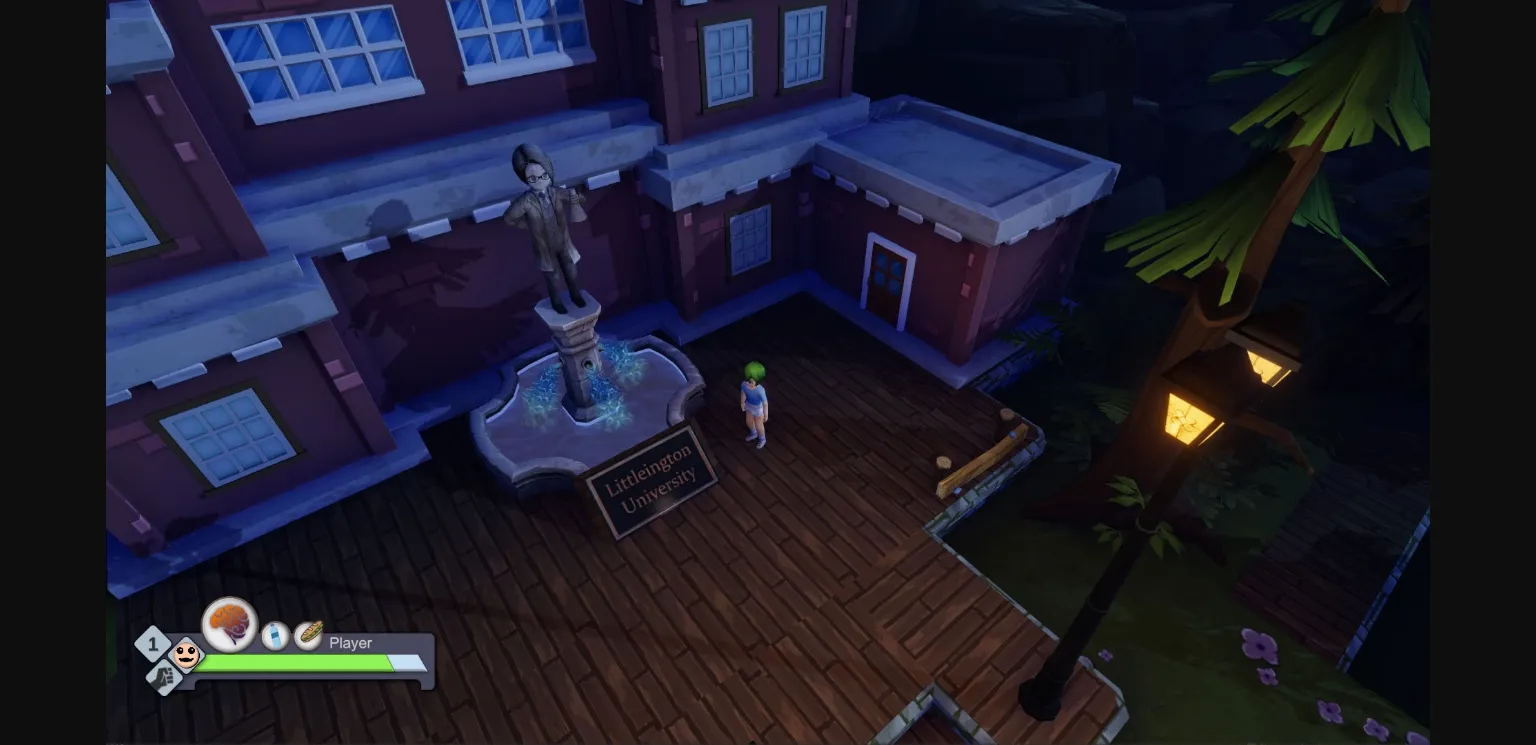
Task: Click the smiley face mood avatar
Action: coord(186,657)
